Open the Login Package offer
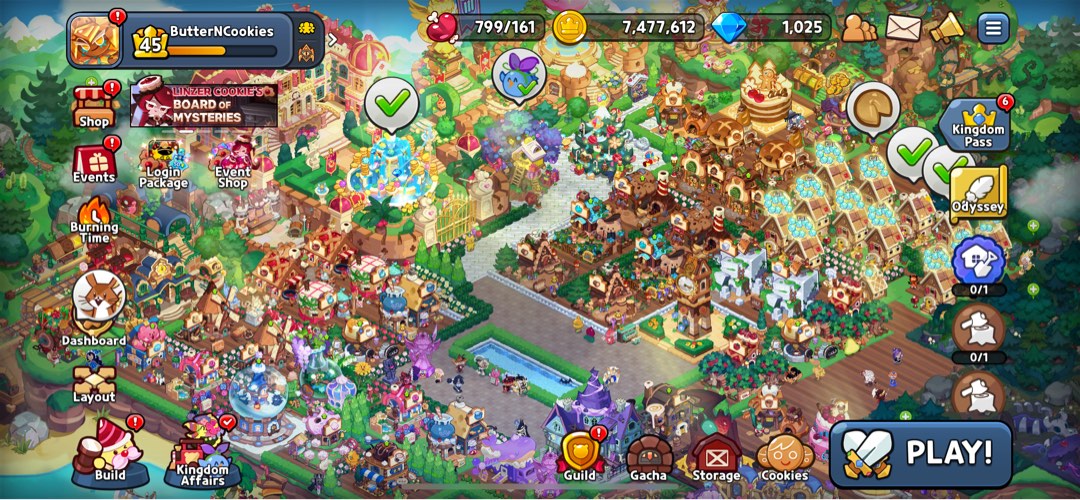The image size is (1080, 500). click(x=163, y=164)
